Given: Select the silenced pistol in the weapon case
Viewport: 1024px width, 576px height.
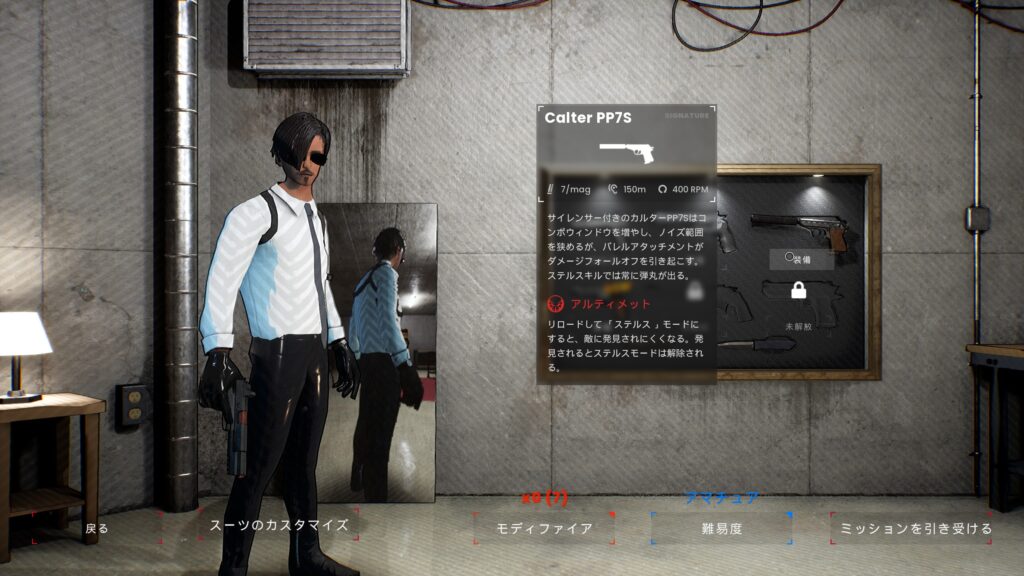Looking at the screenshot, I should point(799,228).
